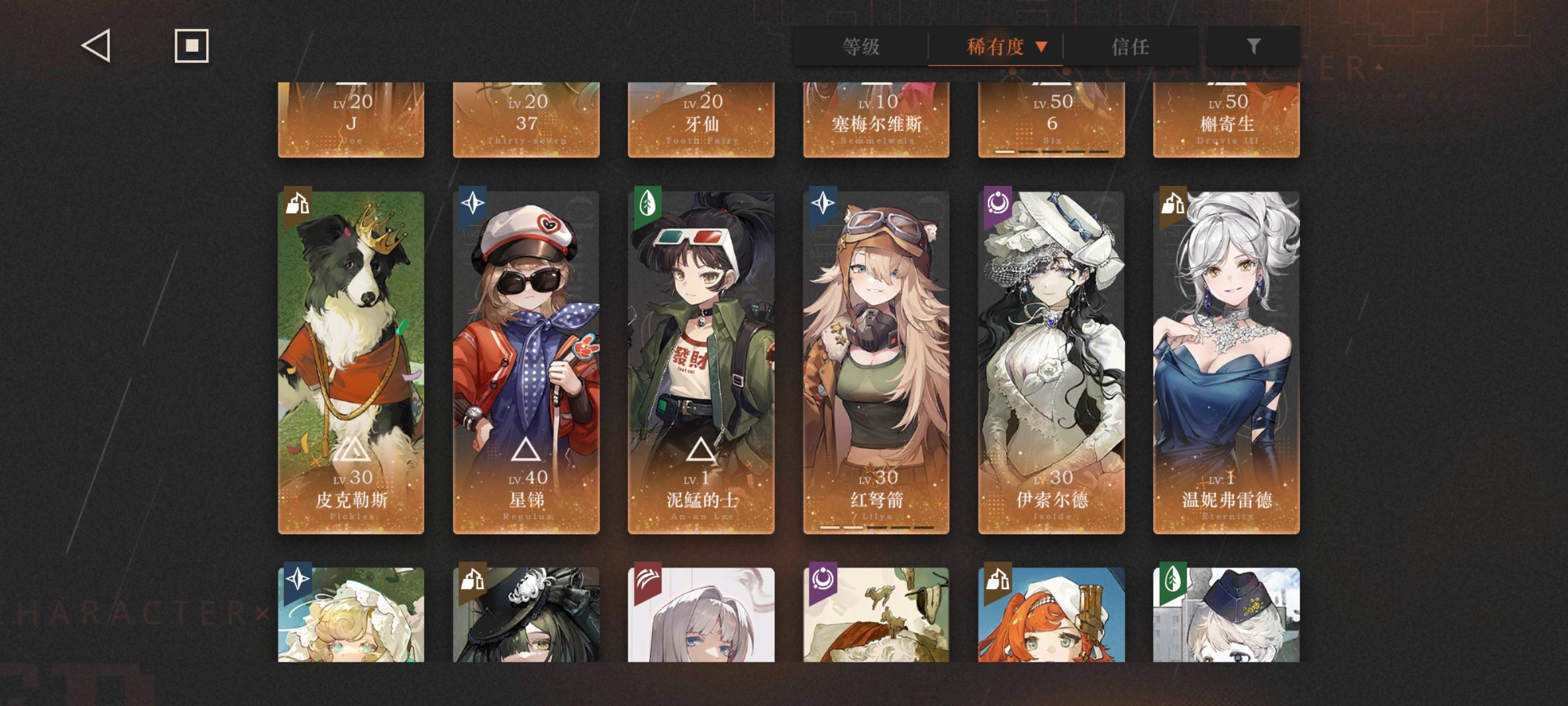Tap the back arrow at top left
Image resolution: width=1568 pixels, height=706 pixels.
(97, 47)
